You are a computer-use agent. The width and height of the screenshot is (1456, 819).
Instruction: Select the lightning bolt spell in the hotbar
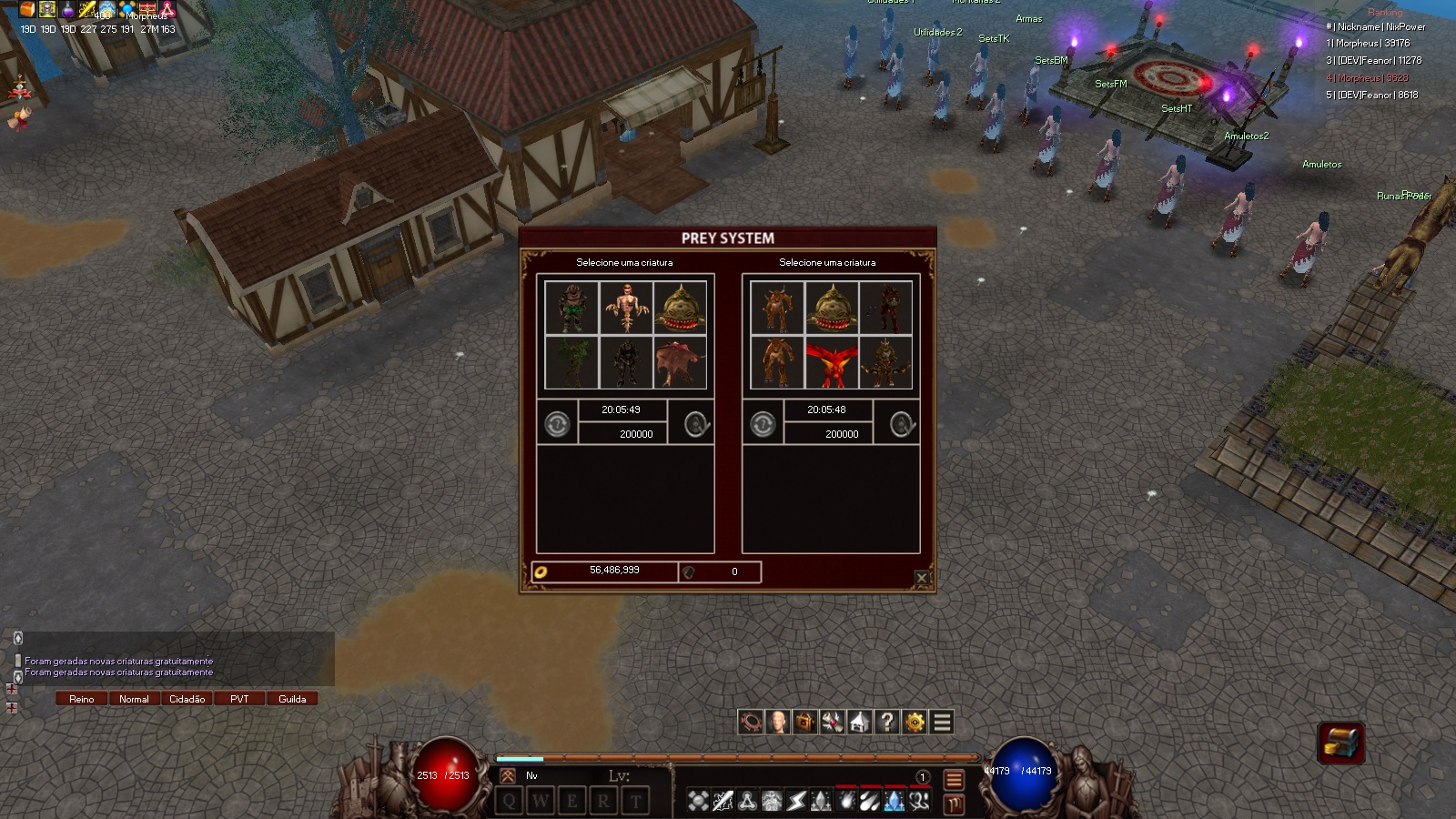795,801
